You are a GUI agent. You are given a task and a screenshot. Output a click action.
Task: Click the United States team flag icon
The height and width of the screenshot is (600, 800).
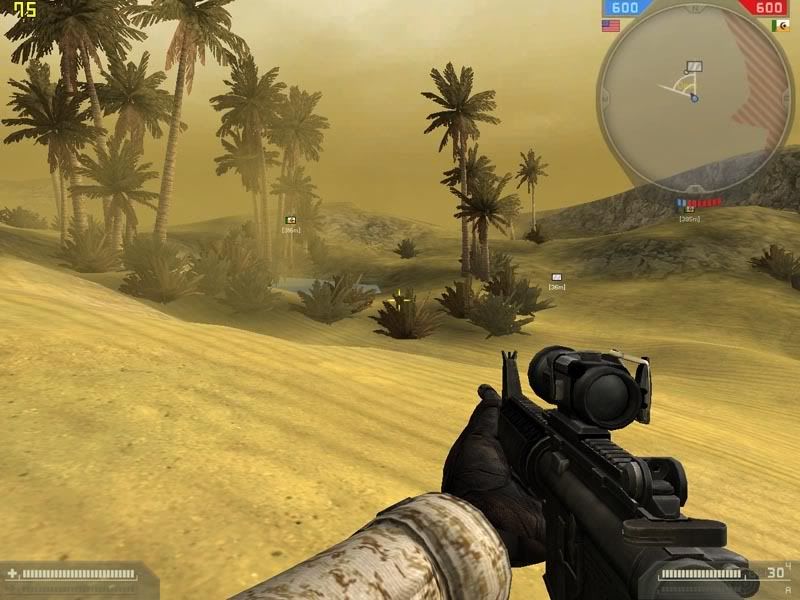pos(610,25)
